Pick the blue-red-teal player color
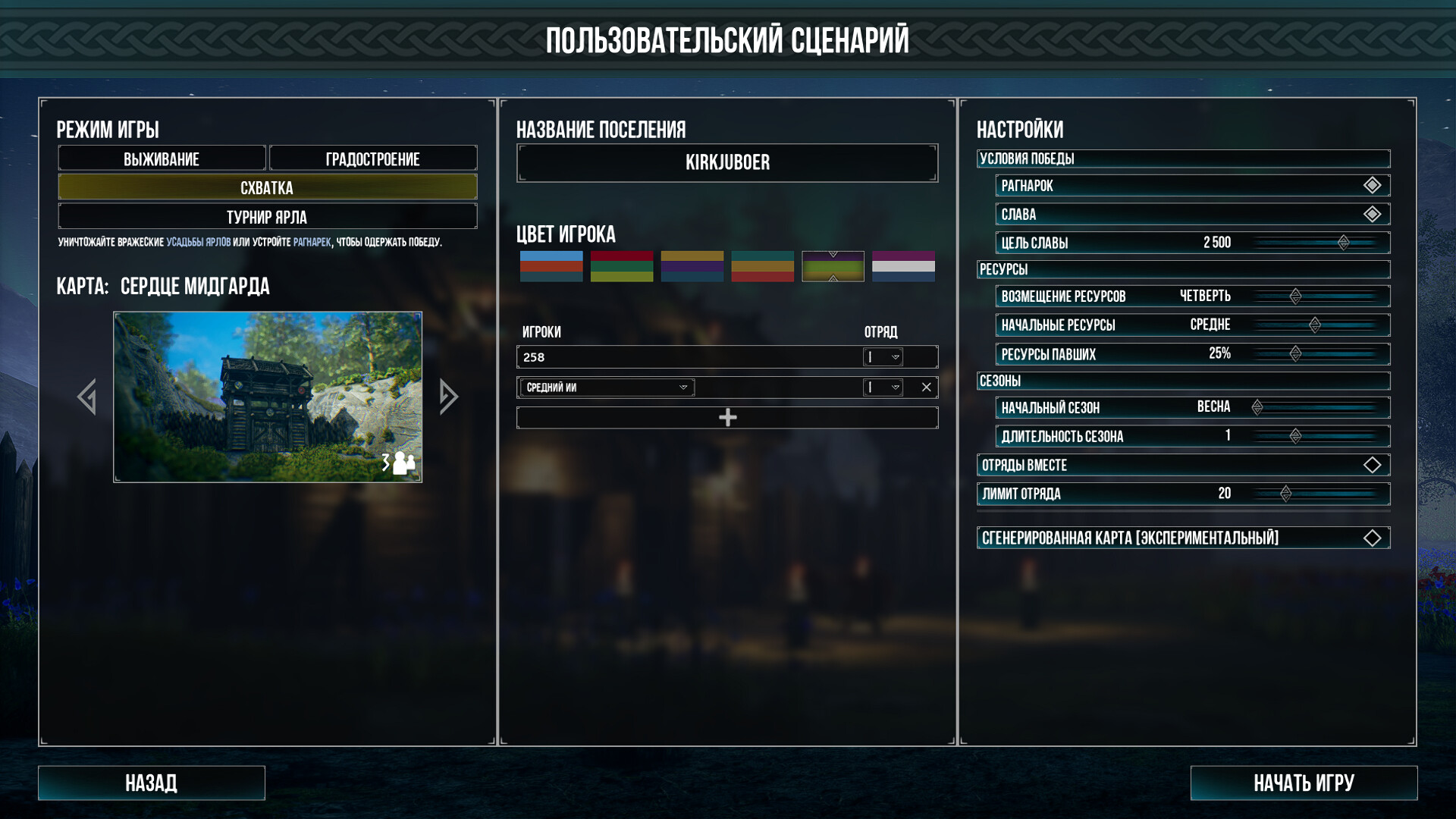1456x819 pixels. (x=551, y=266)
